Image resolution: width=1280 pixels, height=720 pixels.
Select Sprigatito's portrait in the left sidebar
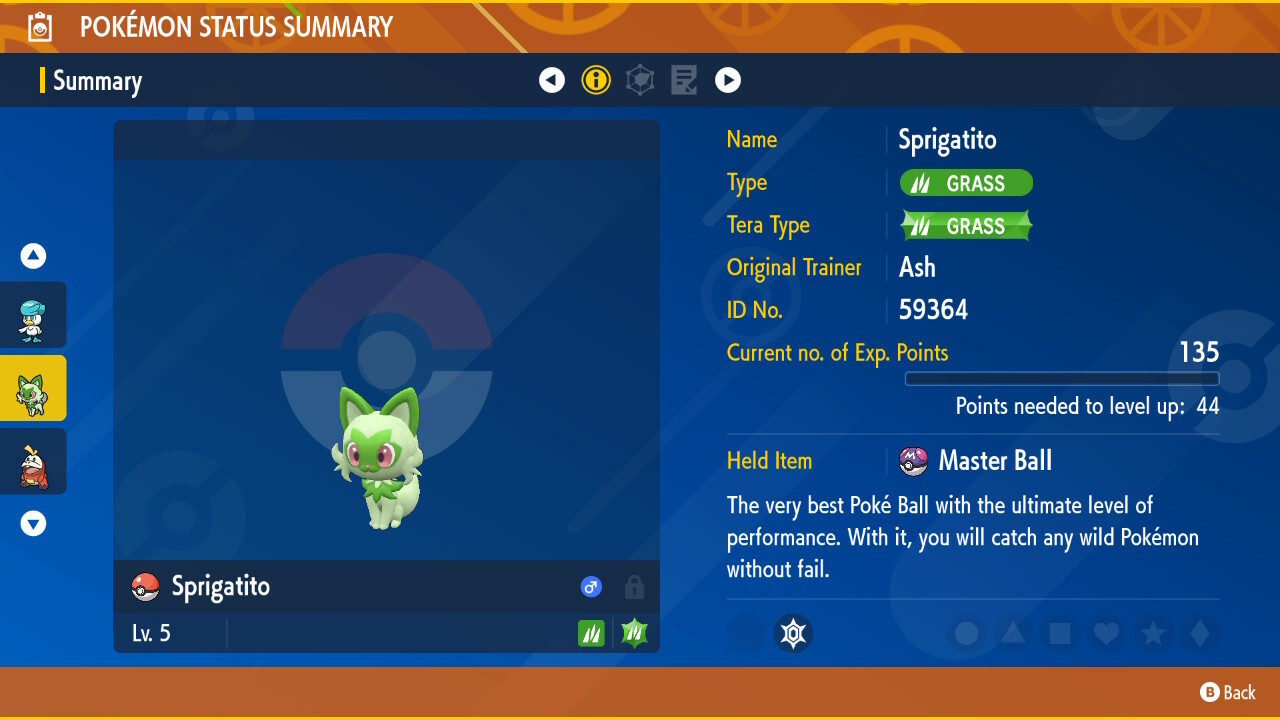pyautogui.click(x=33, y=388)
